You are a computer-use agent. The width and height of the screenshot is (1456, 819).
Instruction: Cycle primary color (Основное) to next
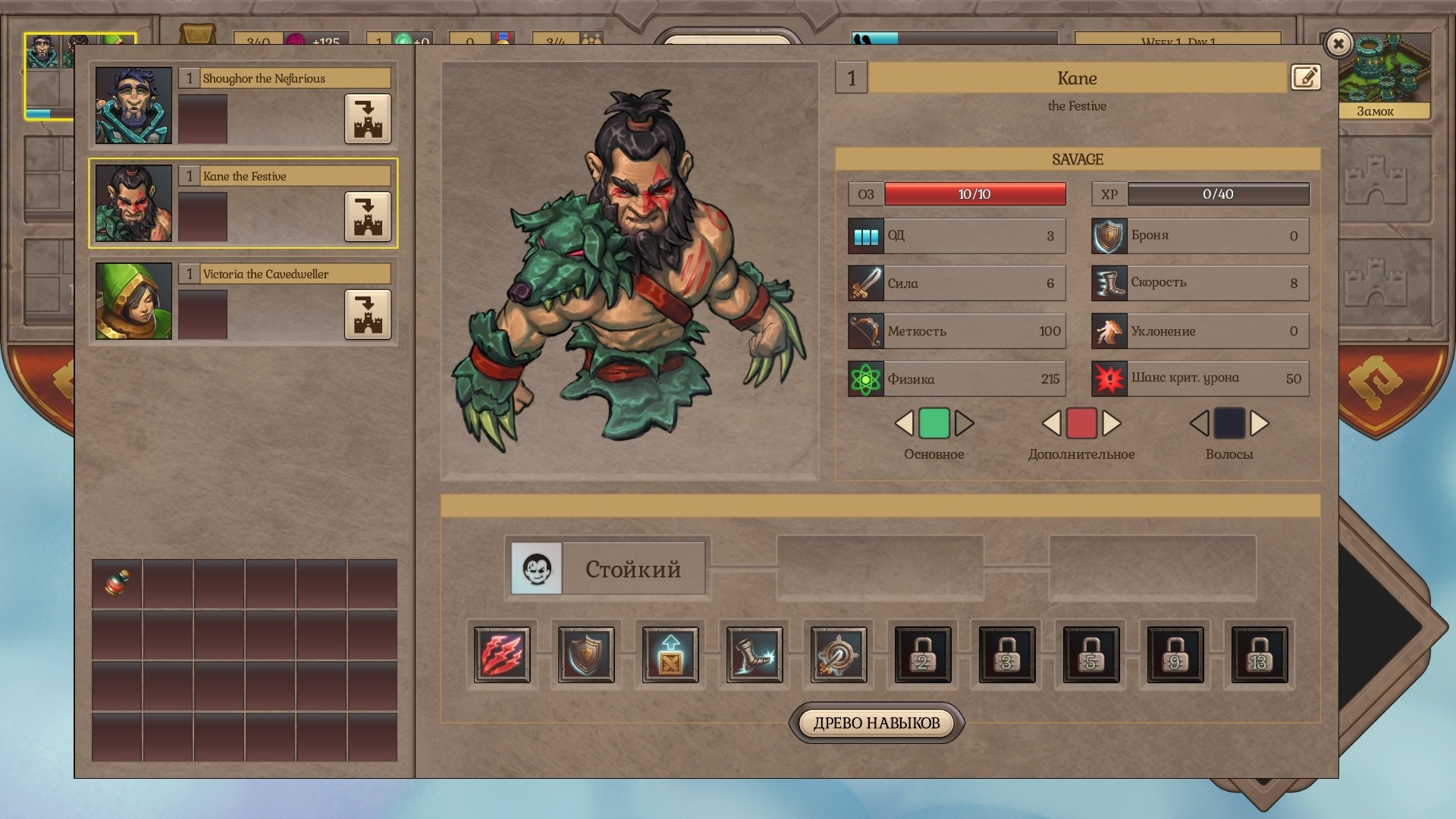pos(965,423)
